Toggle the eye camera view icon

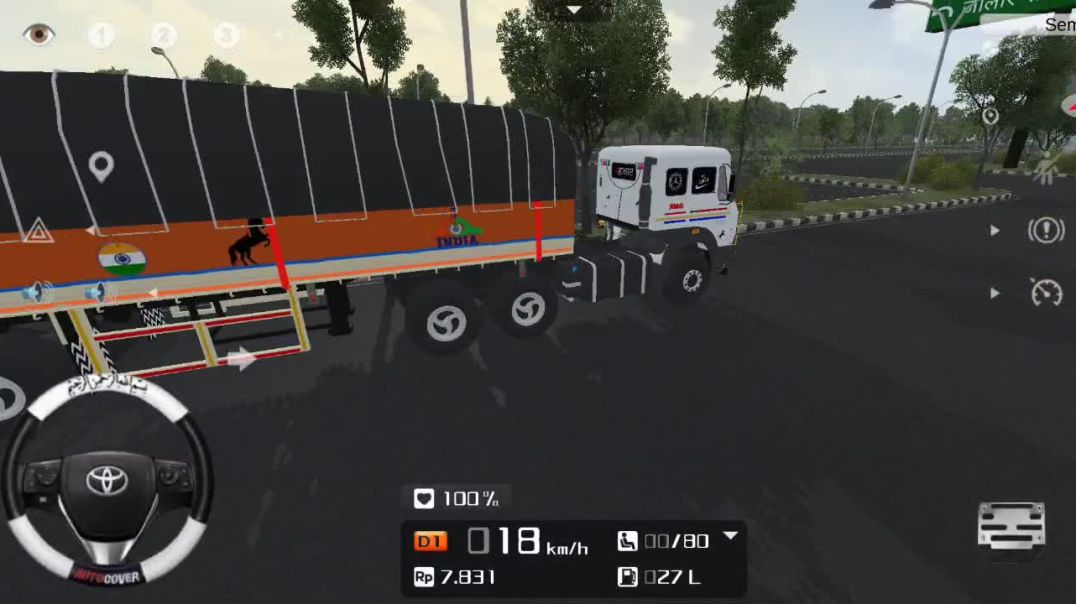38,34
